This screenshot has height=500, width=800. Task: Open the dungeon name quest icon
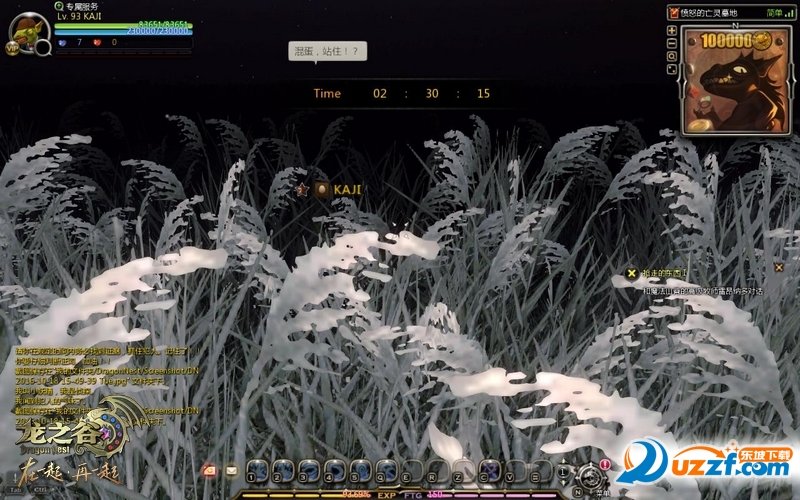673,12
